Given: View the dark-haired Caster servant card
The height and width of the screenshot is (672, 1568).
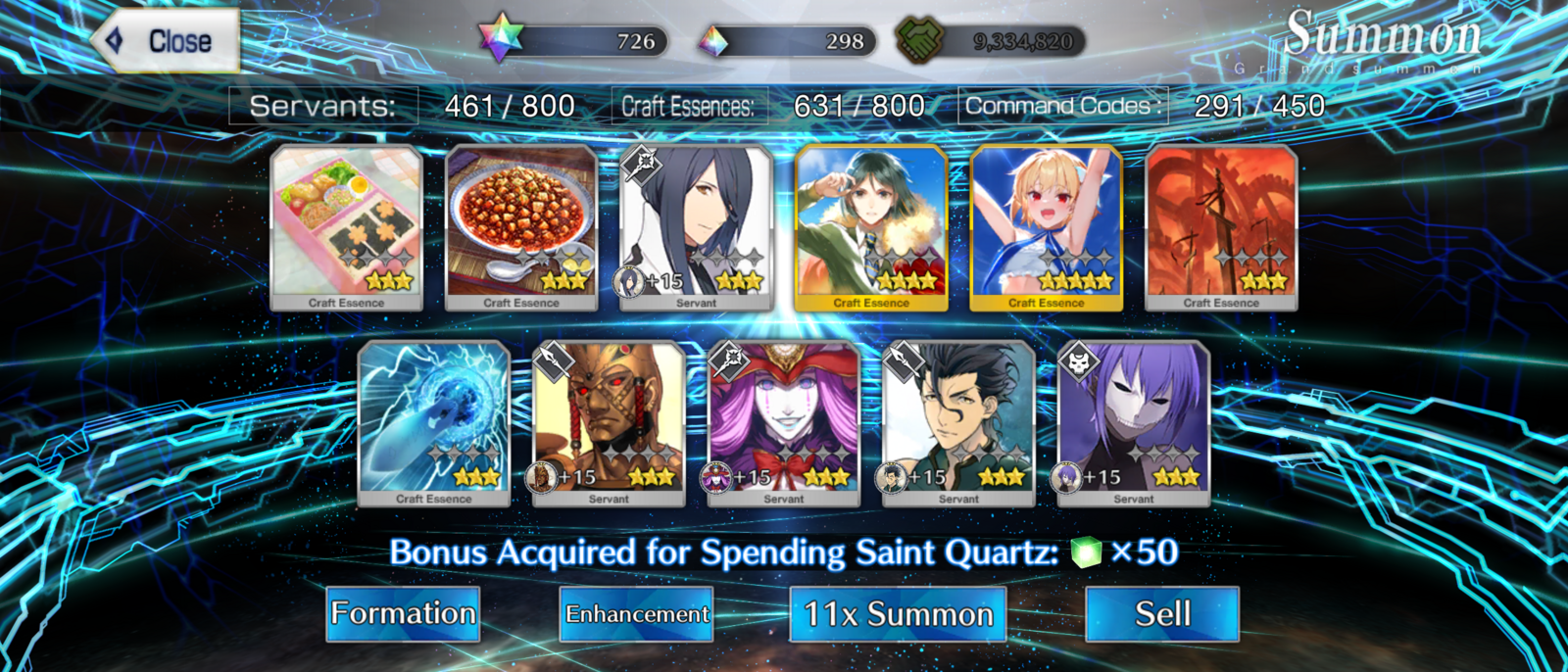Looking at the screenshot, I should pyautogui.click(x=697, y=227).
